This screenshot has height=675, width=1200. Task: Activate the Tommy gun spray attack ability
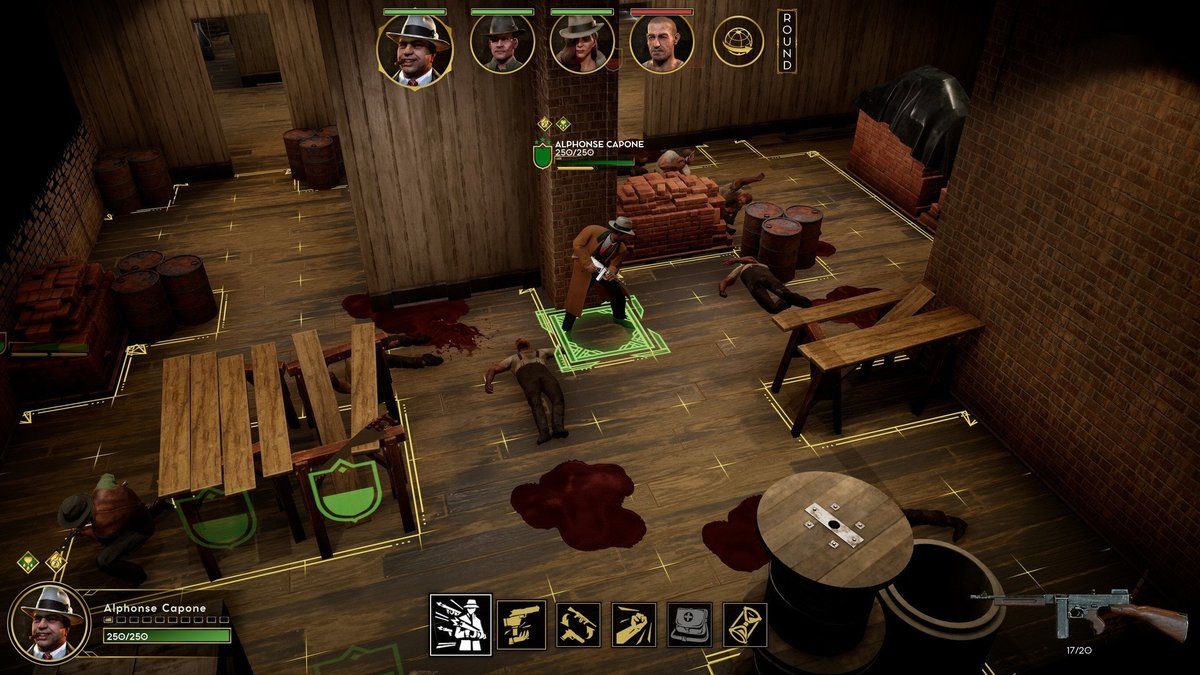tap(461, 625)
